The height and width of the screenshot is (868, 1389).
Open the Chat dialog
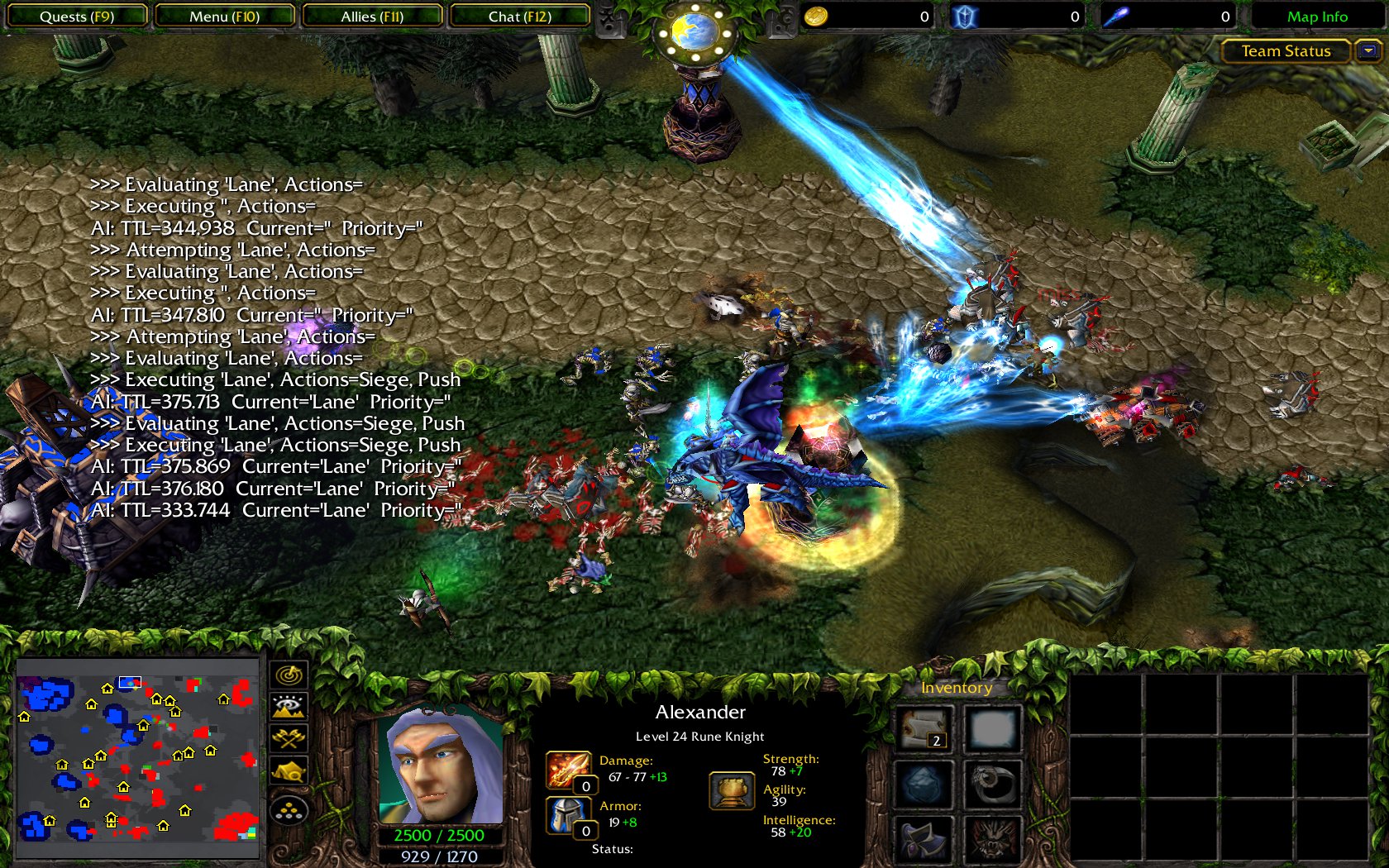[x=519, y=17]
